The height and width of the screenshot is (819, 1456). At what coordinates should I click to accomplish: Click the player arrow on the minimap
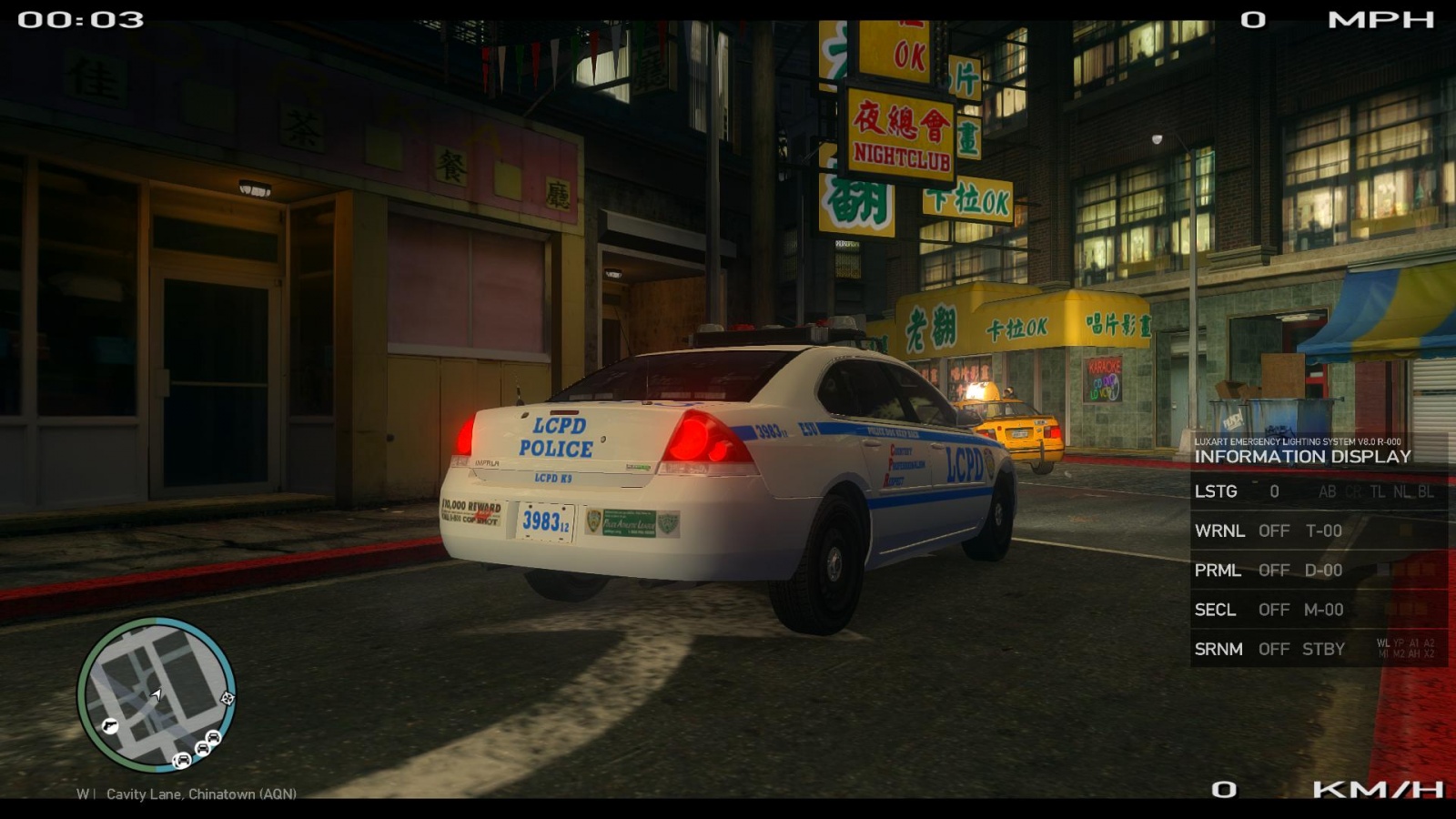tap(157, 695)
